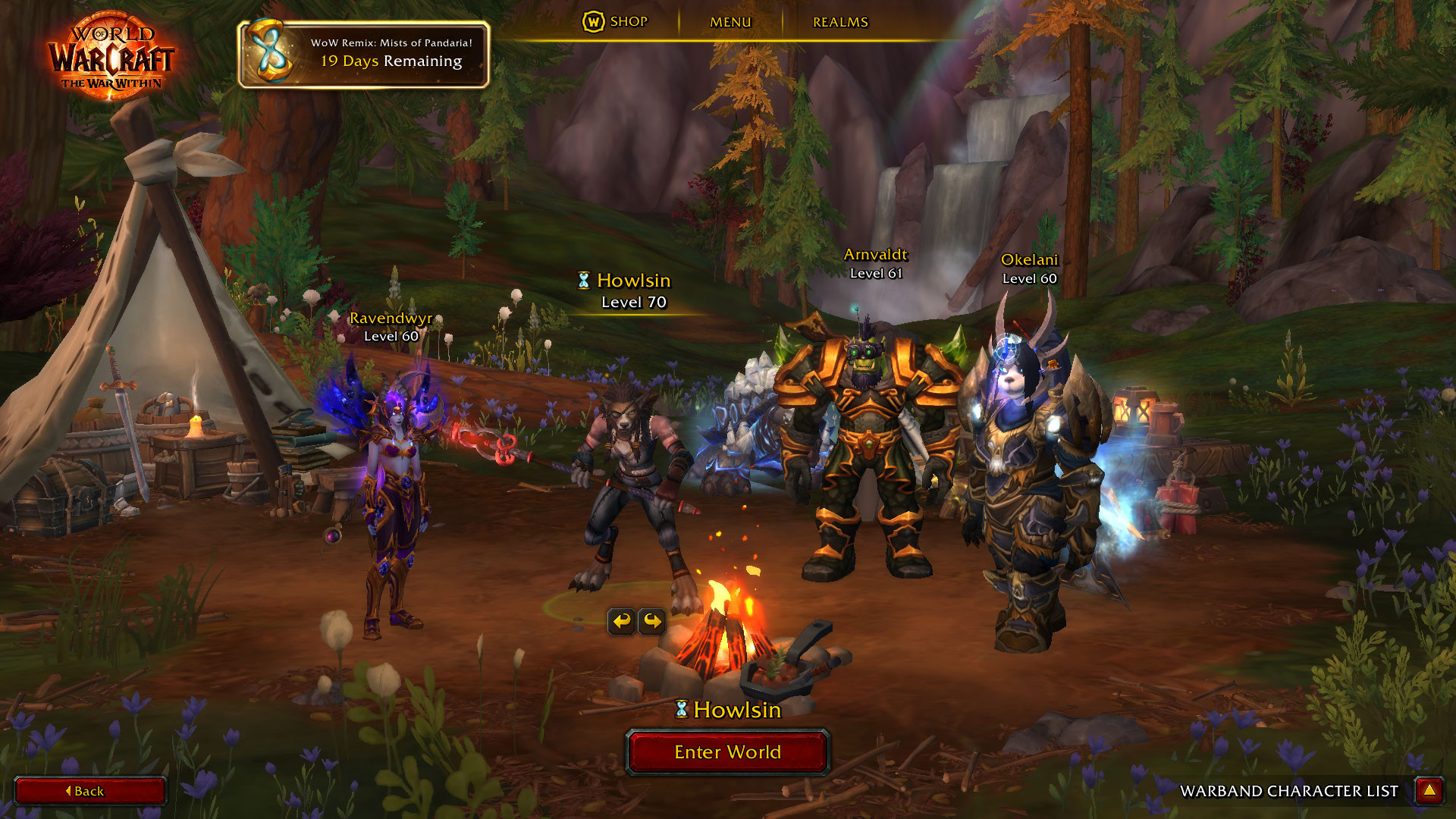Open the Shop
This screenshot has width=1456, height=819.
(616, 22)
